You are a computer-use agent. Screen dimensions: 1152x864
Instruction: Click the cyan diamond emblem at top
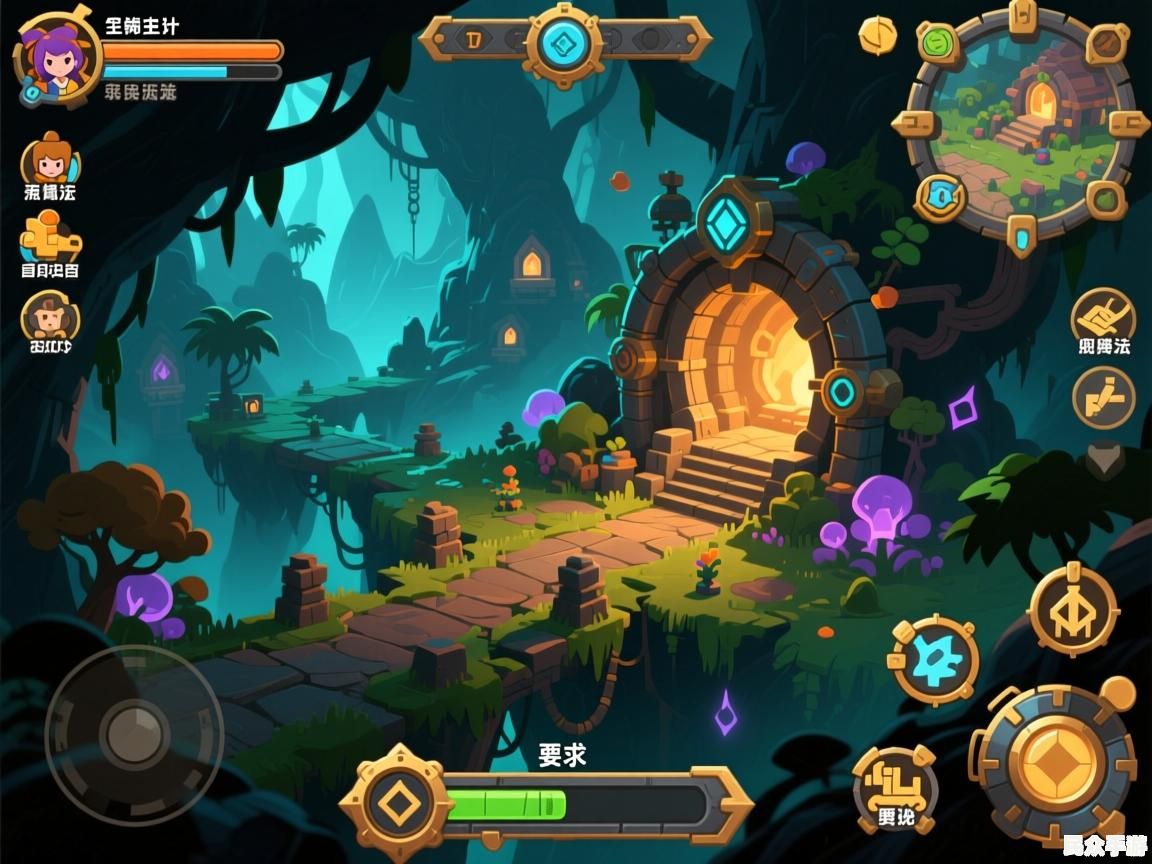click(x=563, y=42)
